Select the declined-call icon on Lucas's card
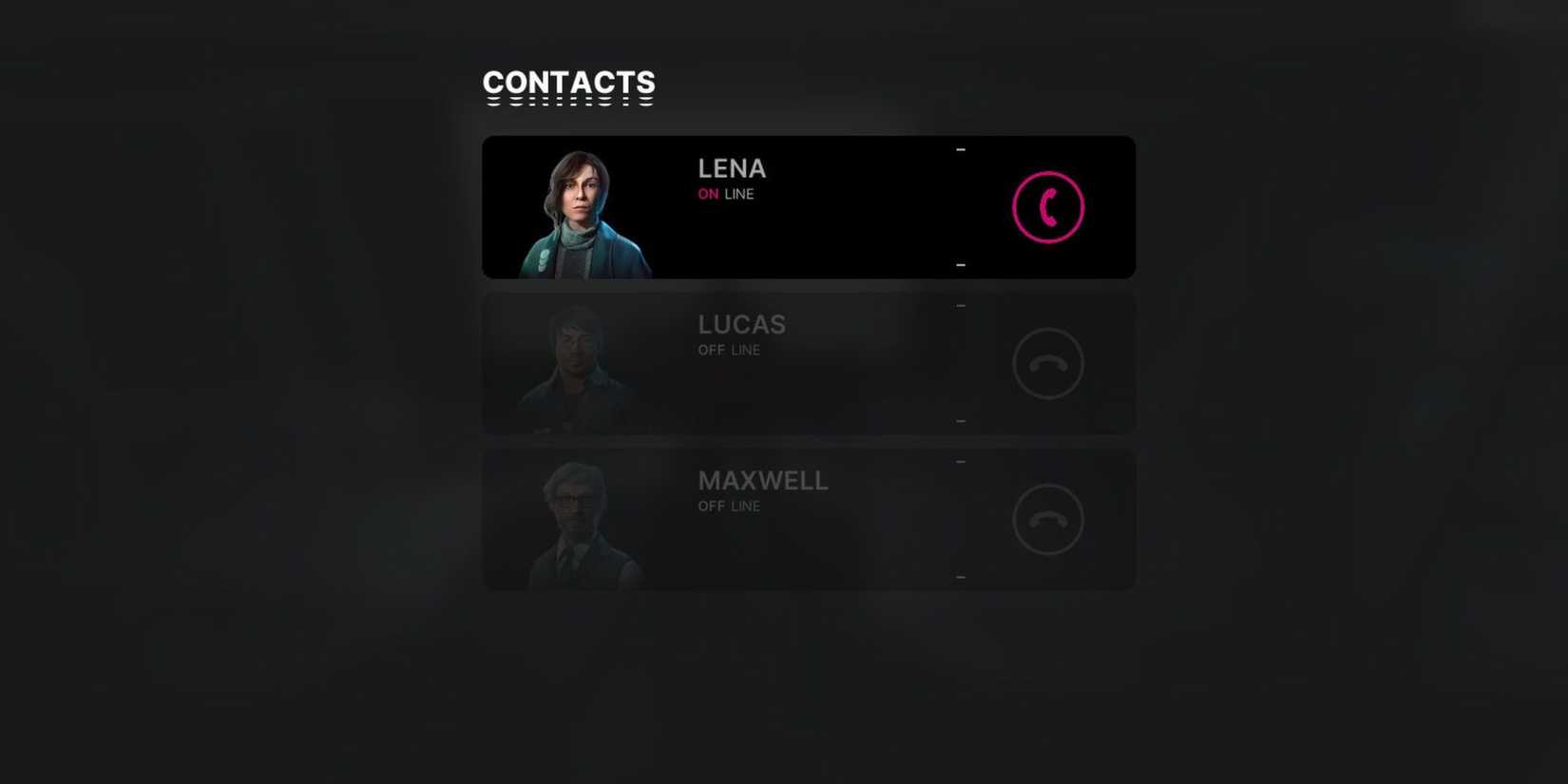The width and height of the screenshot is (1568, 784). pyautogui.click(x=1047, y=362)
